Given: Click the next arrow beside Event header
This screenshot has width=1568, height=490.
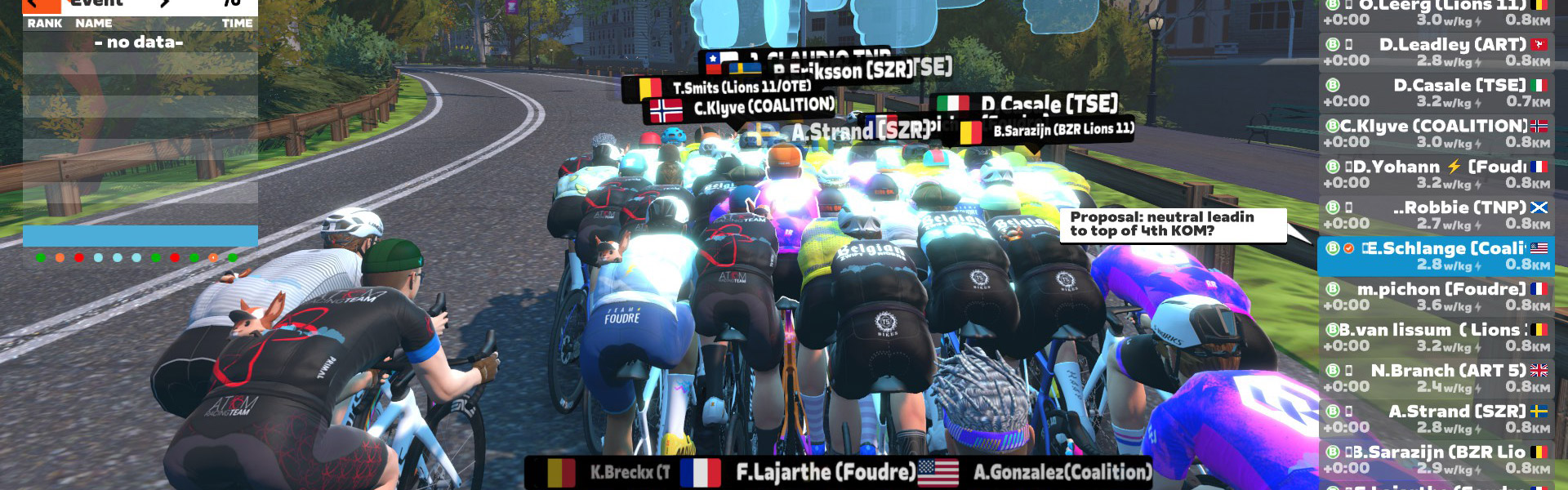Looking at the screenshot, I should tap(166, 4).
